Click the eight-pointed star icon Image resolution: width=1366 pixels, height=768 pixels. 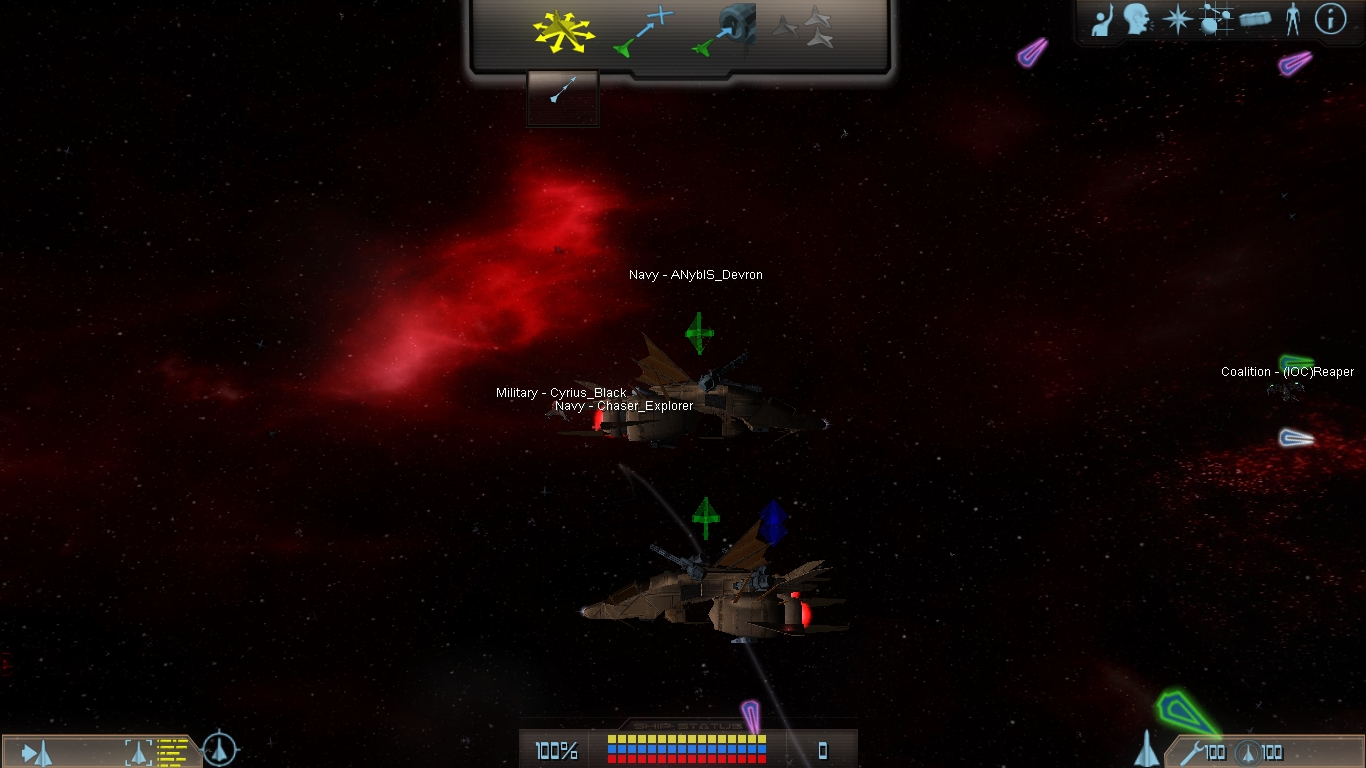[x=1177, y=20]
